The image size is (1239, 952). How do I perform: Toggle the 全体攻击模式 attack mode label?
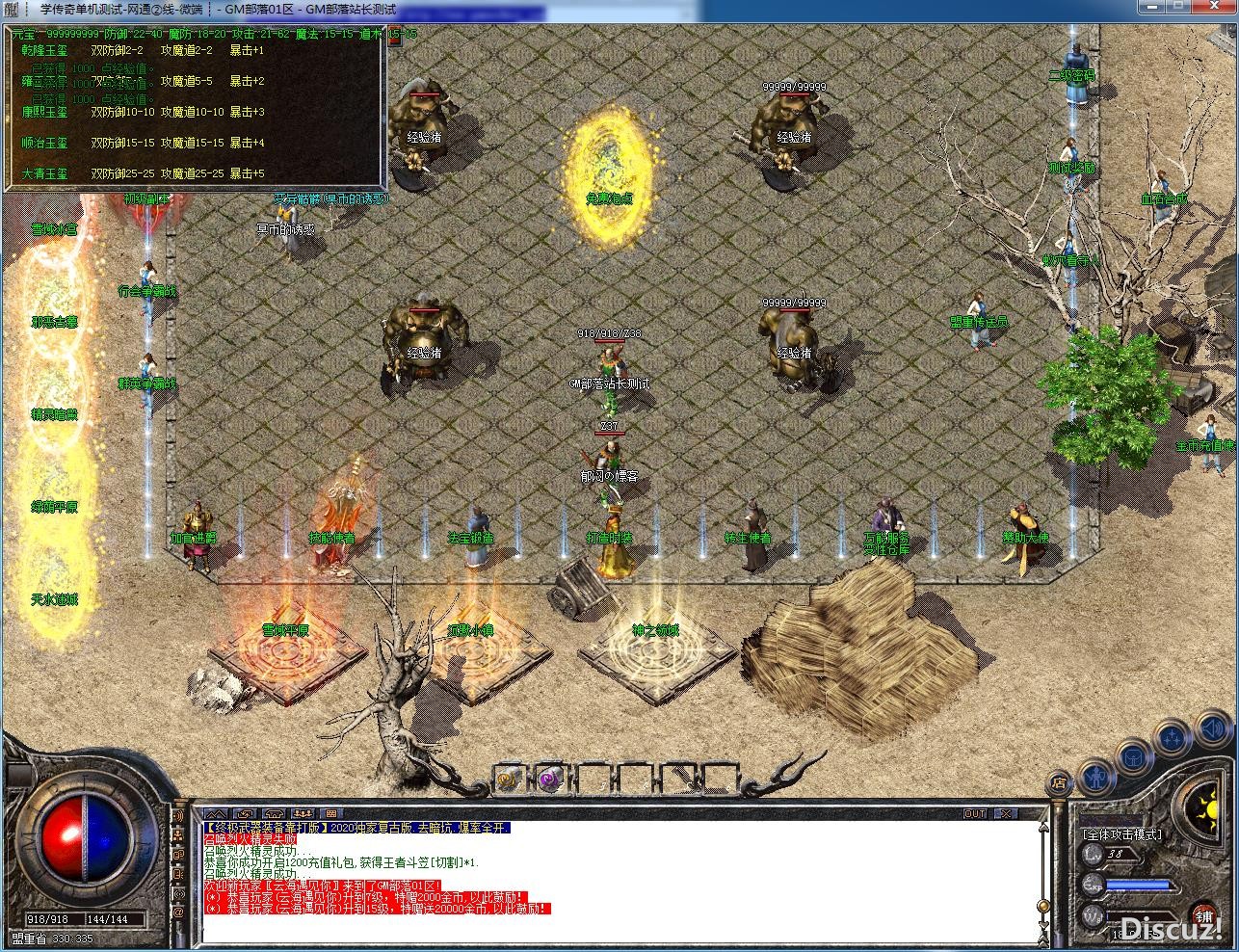[x=1121, y=834]
